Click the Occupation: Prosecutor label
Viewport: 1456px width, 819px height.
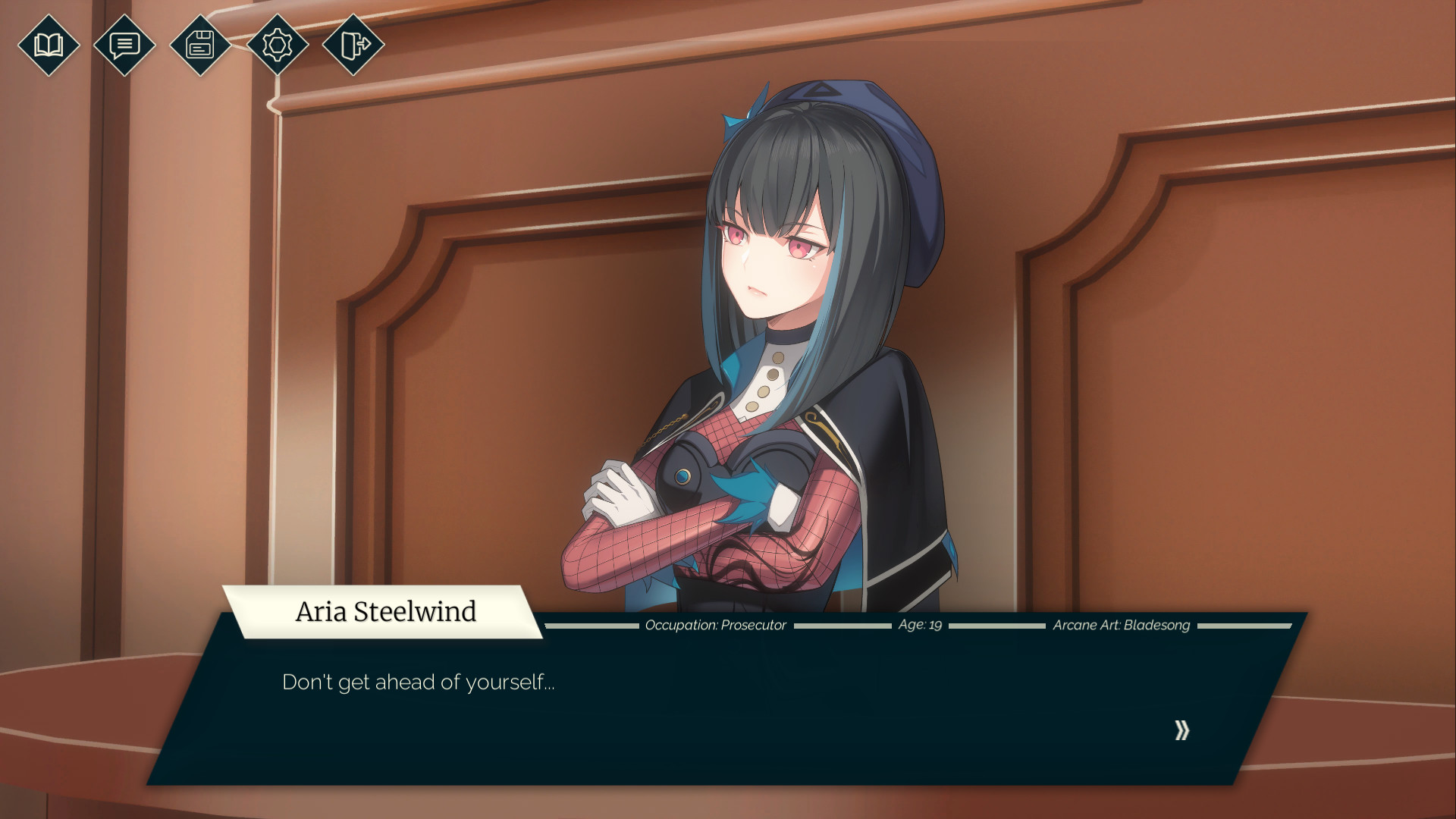[715, 626]
